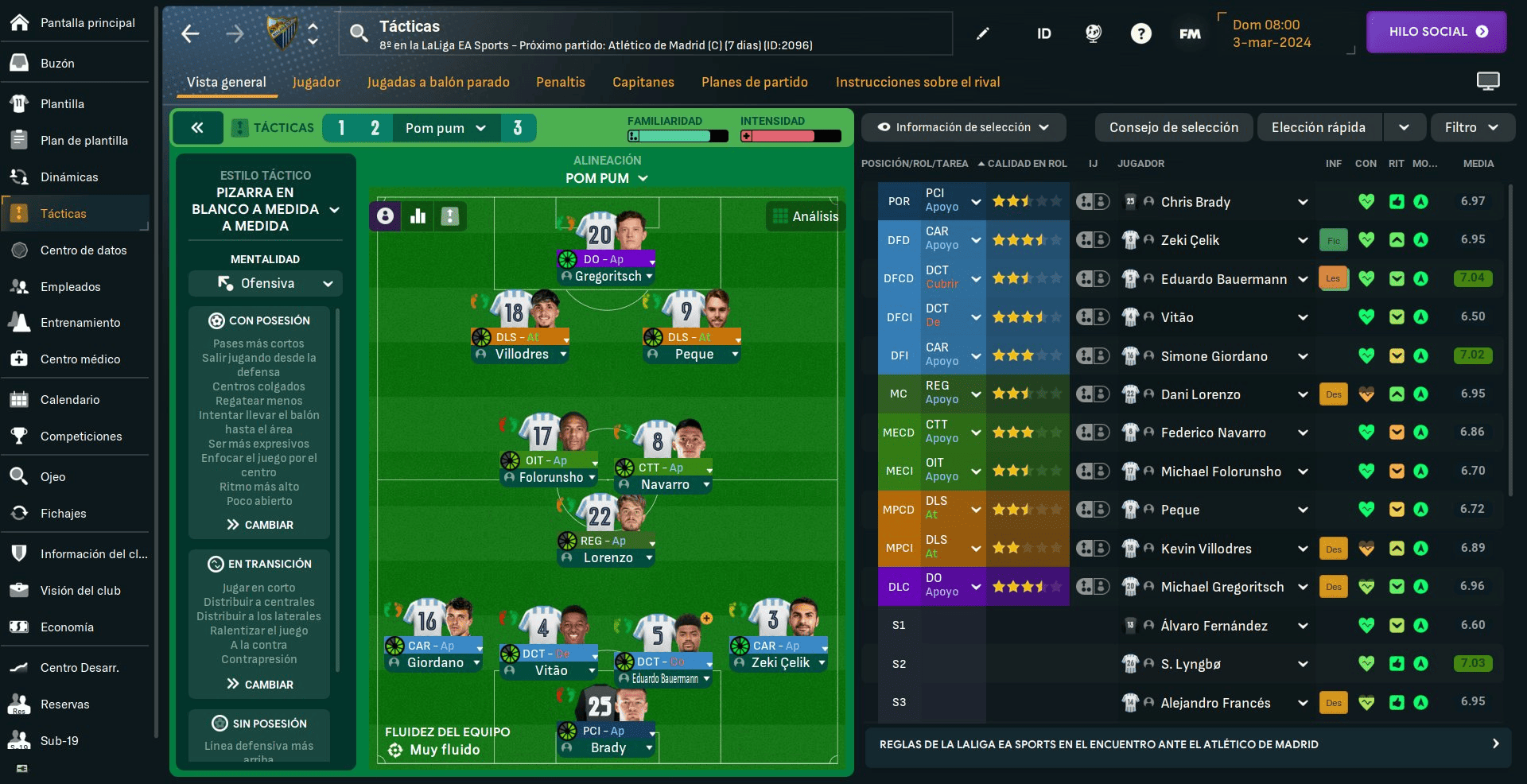Navigate back with the left arrow
The image size is (1527, 784).
pyautogui.click(x=191, y=33)
